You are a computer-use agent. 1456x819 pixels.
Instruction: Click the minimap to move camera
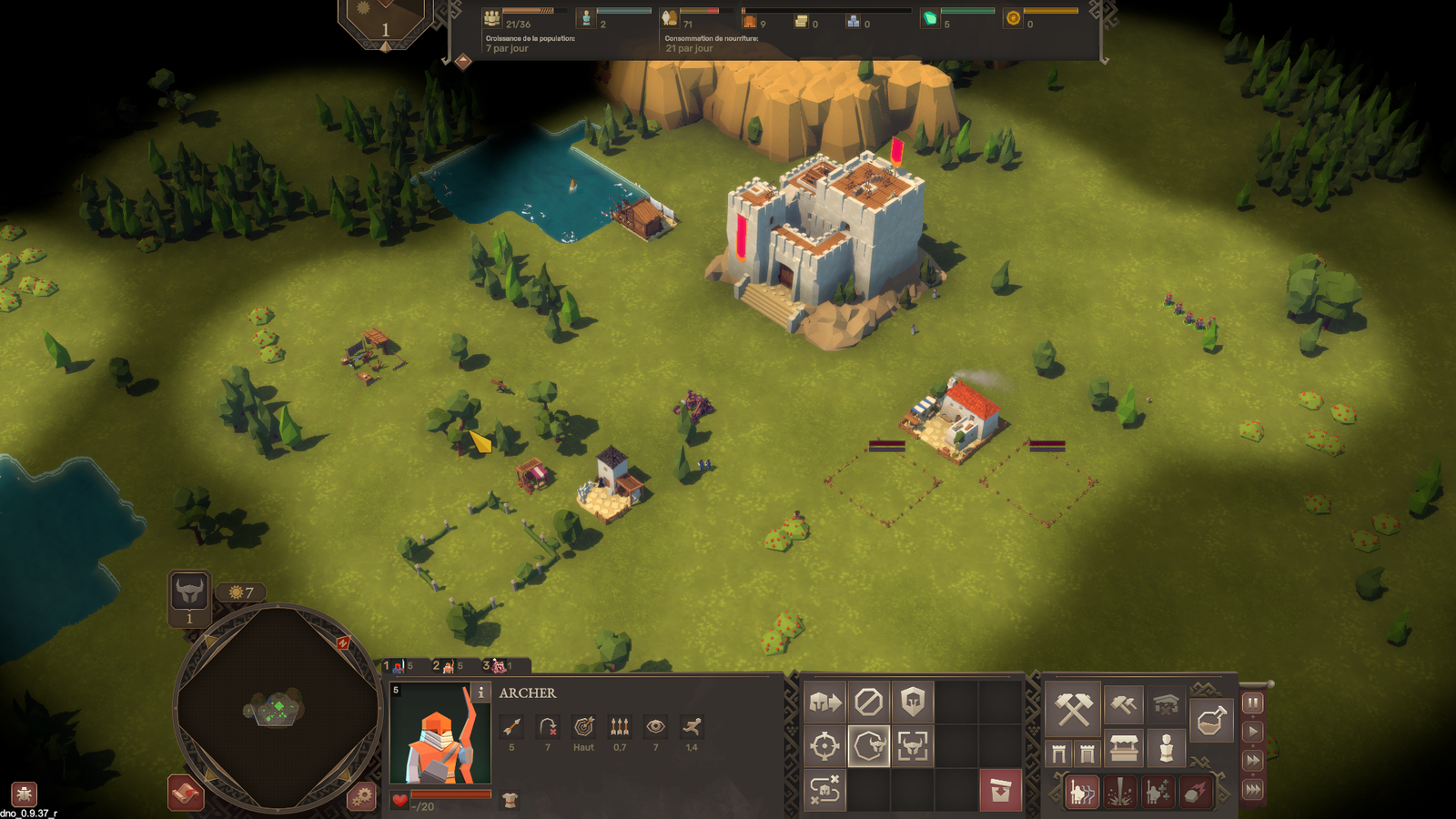(x=277, y=707)
